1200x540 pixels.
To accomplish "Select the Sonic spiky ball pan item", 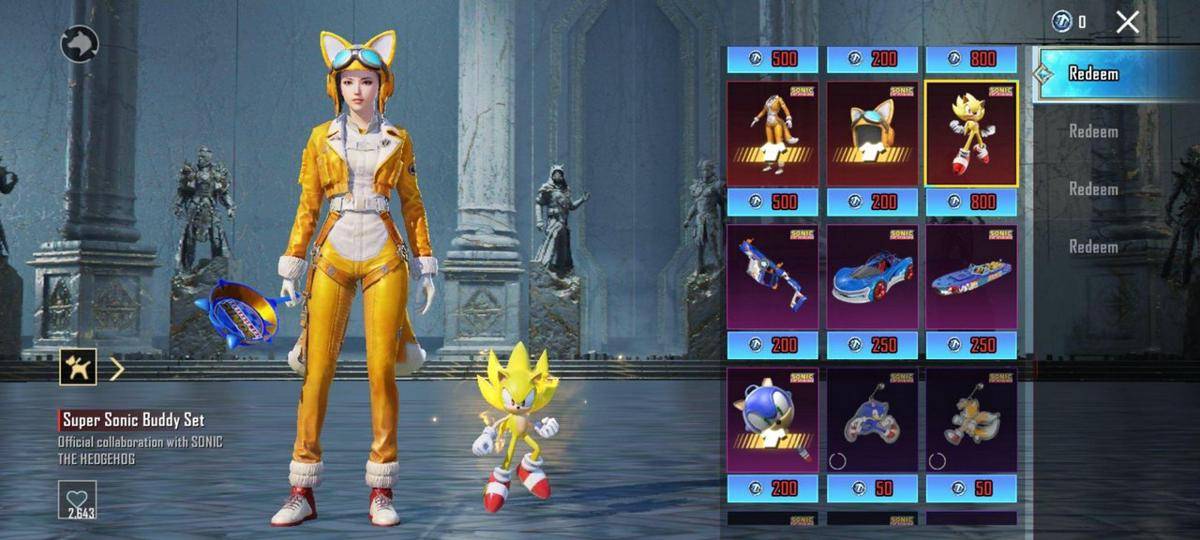I will (x=772, y=419).
